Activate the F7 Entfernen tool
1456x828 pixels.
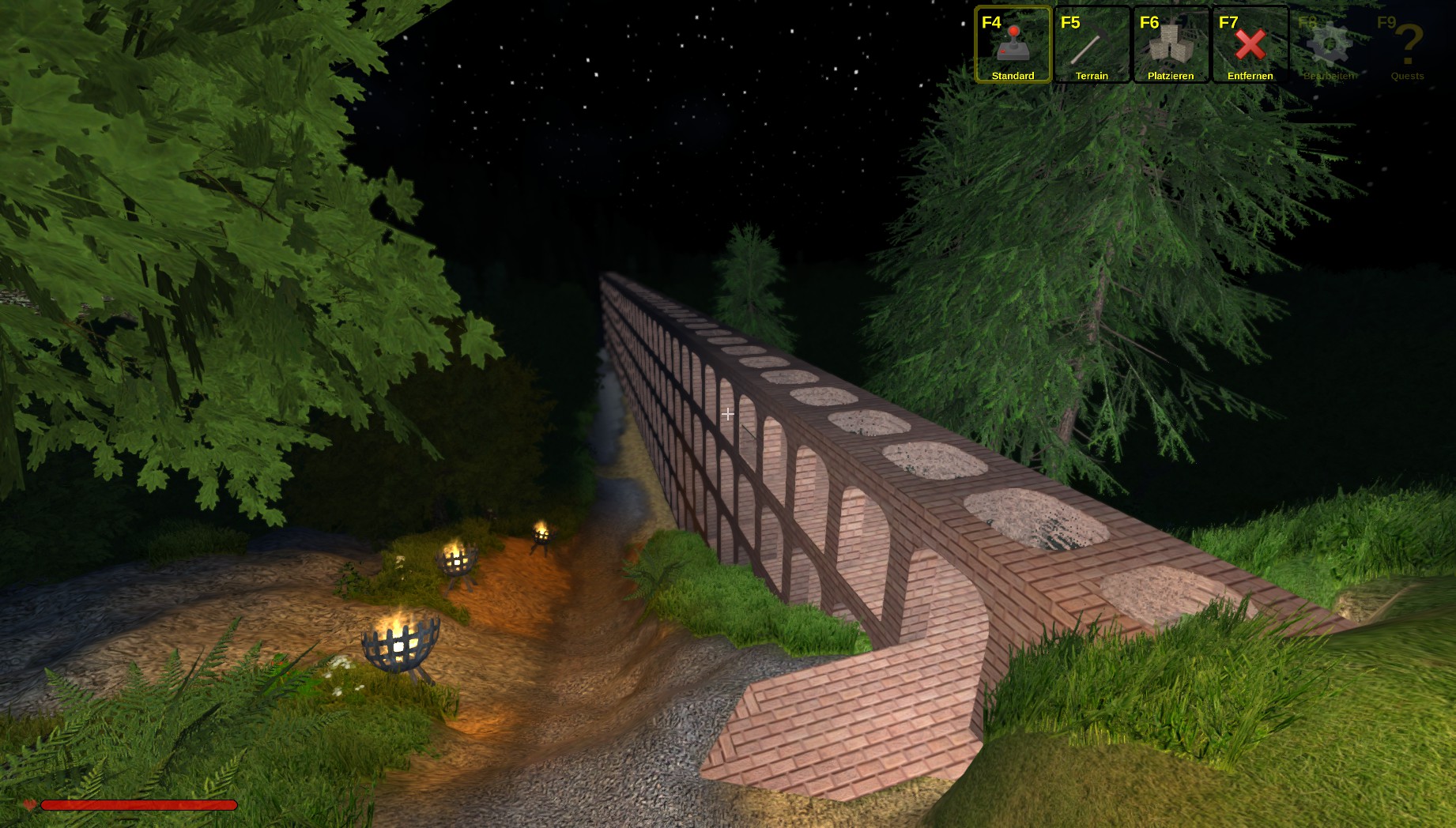(1250, 45)
